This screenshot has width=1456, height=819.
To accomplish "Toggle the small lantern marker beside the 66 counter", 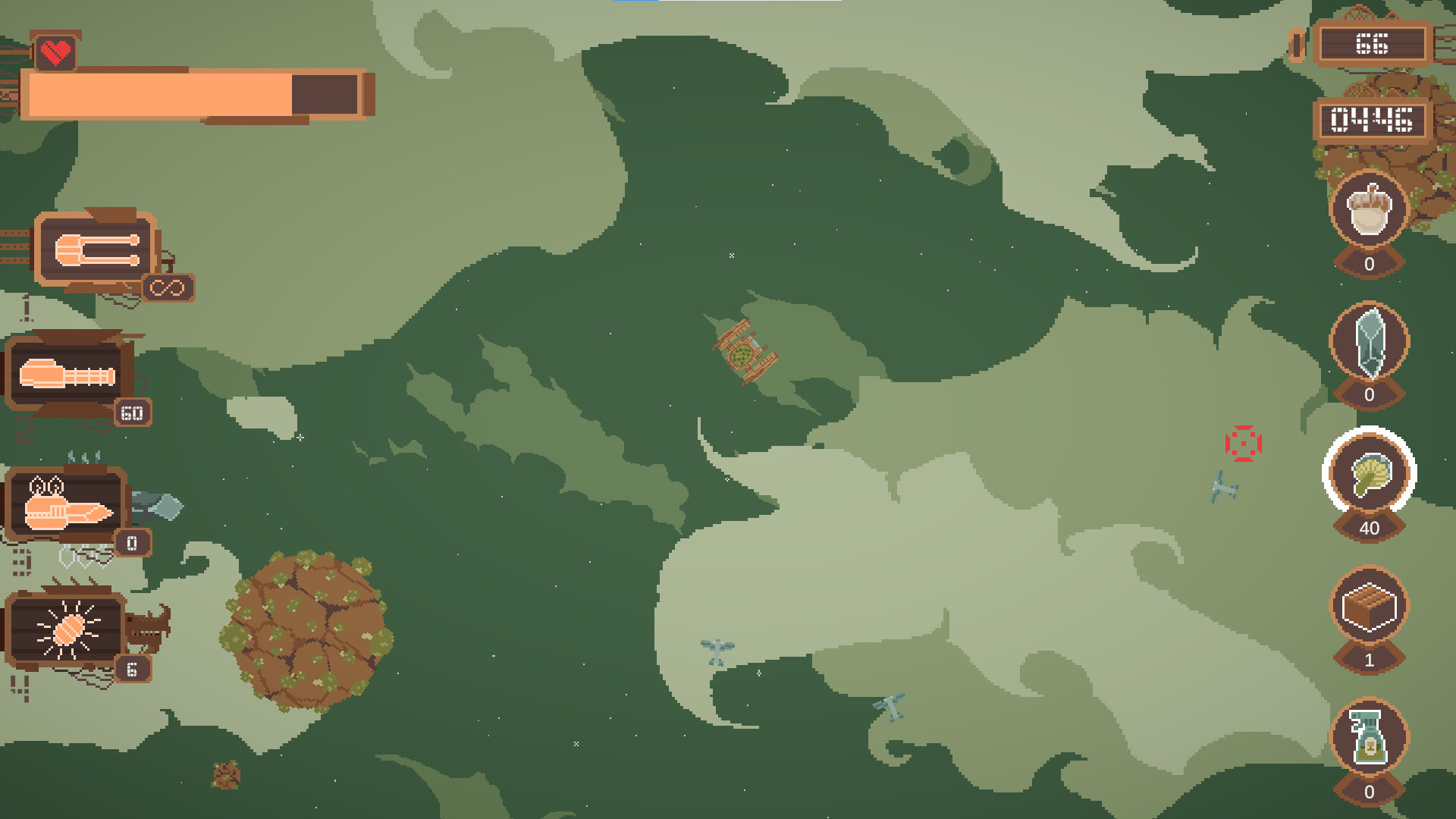I will point(1297,42).
